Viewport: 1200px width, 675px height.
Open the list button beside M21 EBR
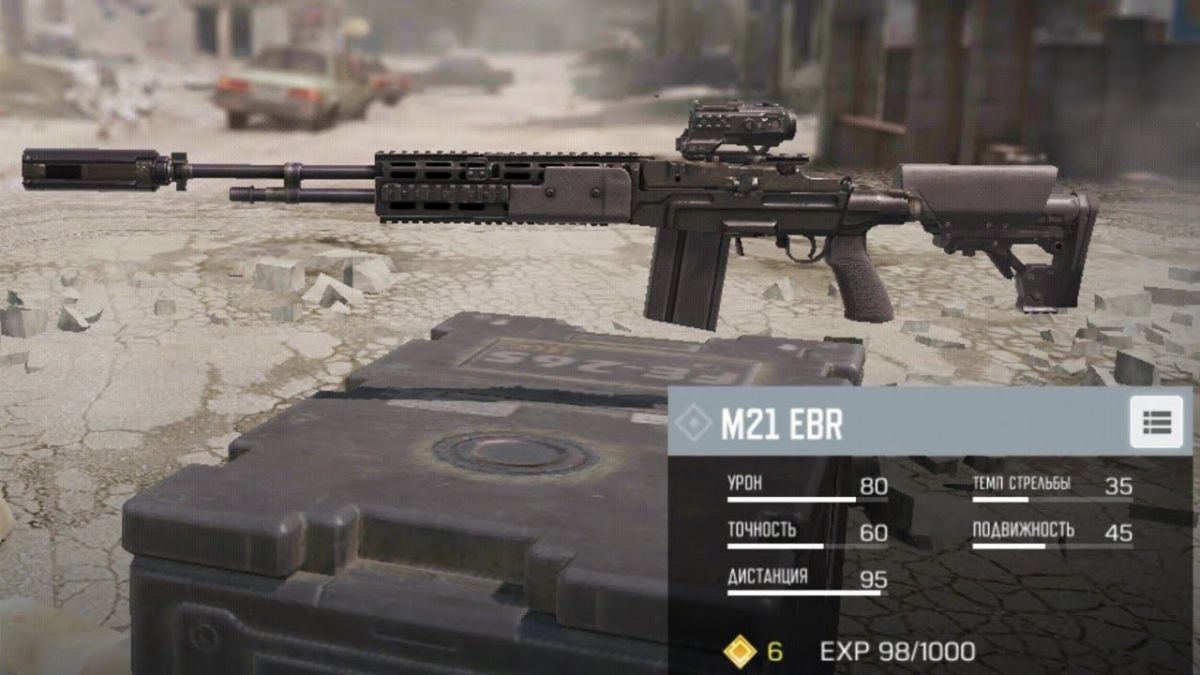pyautogui.click(x=1156, y=422)
